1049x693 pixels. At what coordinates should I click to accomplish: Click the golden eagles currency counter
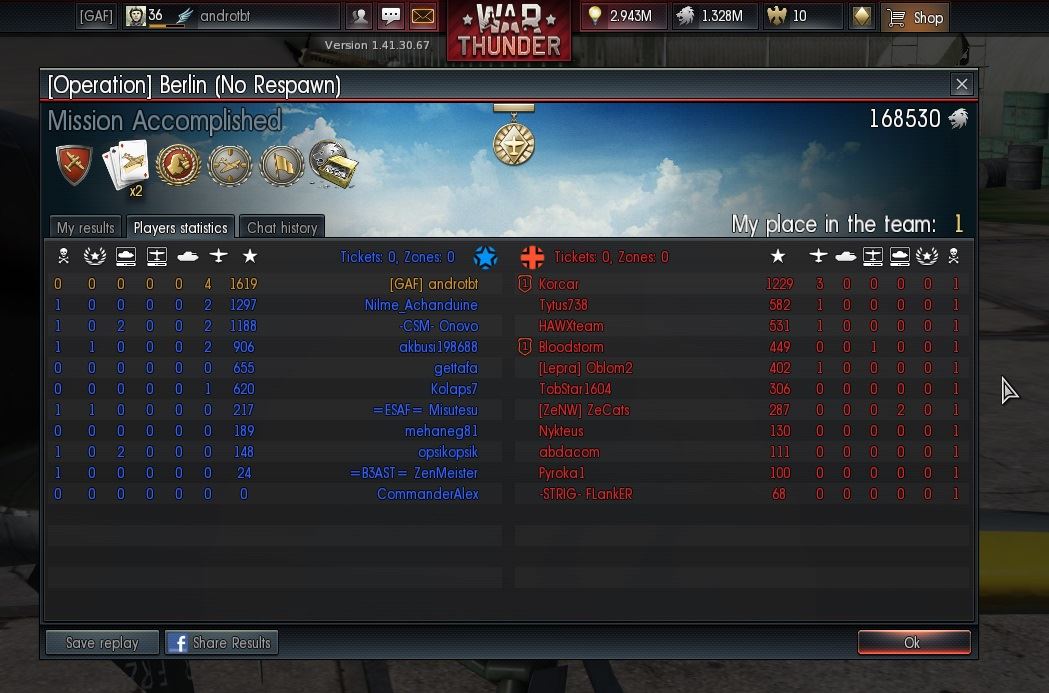(x=800, y=17)
